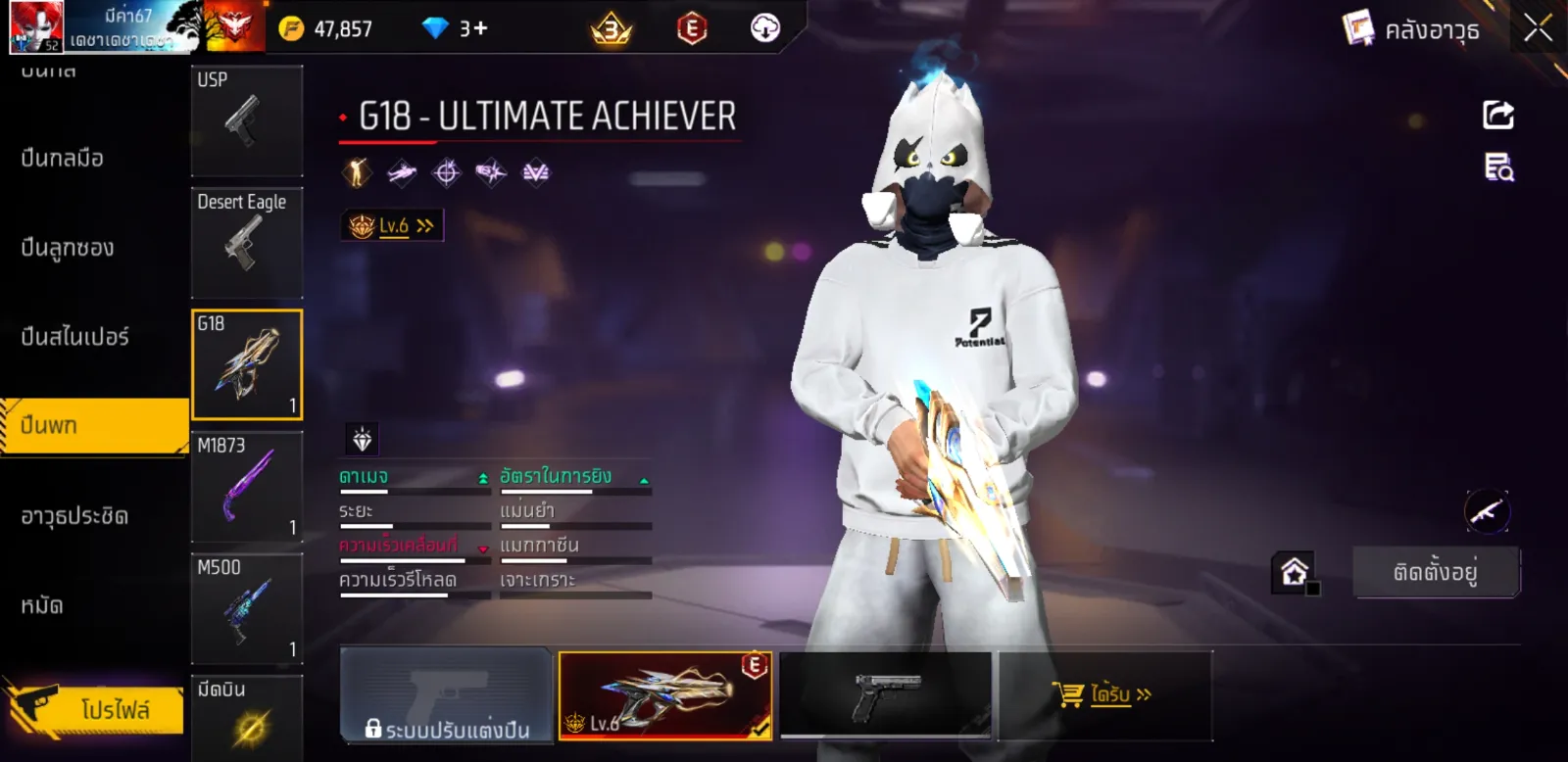Click the ติดตั้งอยู่ equipped button
The width and height of the screenshot is (1568, 762).
(x=1436, y=572)
